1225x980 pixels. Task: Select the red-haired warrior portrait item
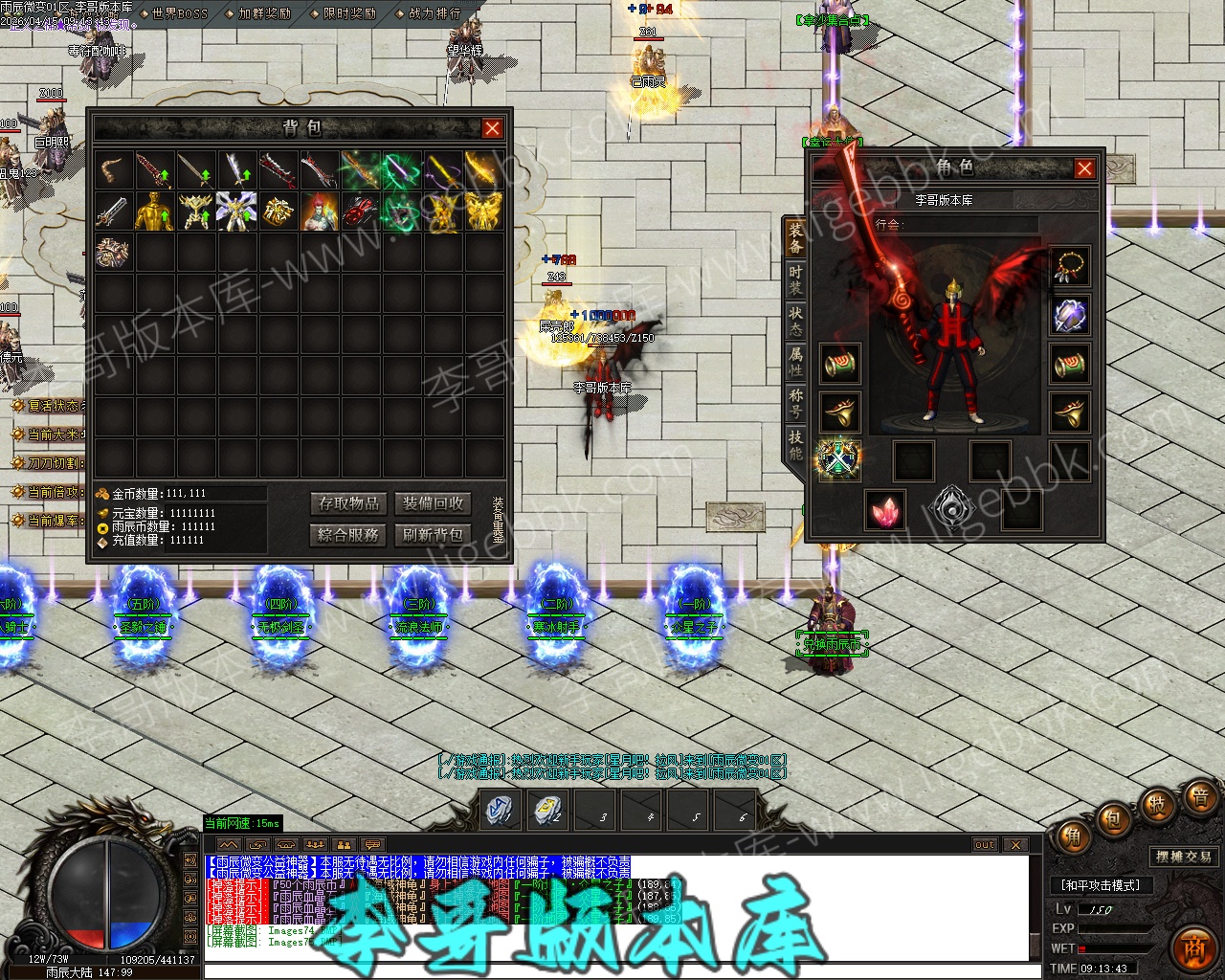tap(320, 212)
